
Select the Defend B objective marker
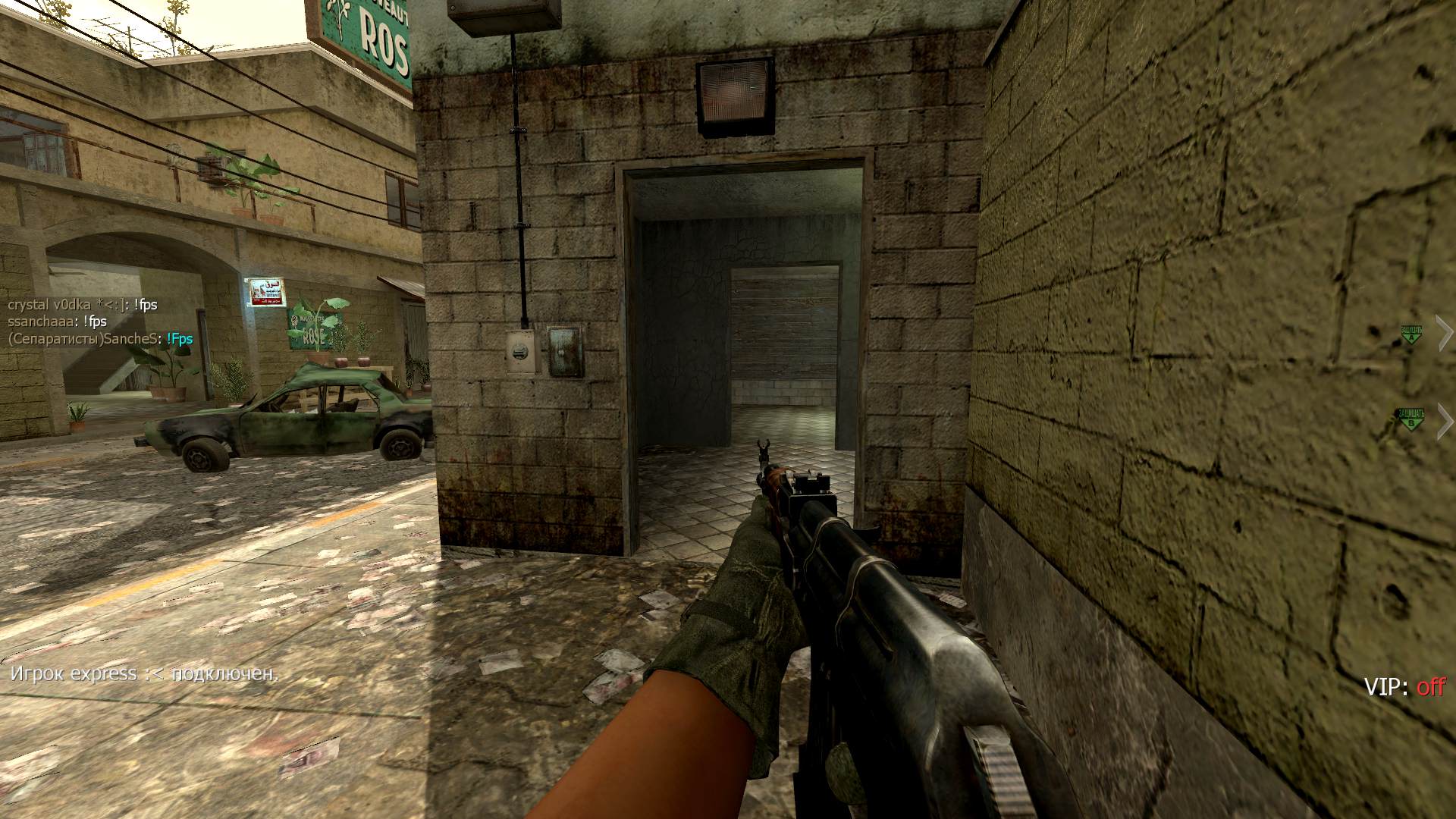[x=1410, y=419]
